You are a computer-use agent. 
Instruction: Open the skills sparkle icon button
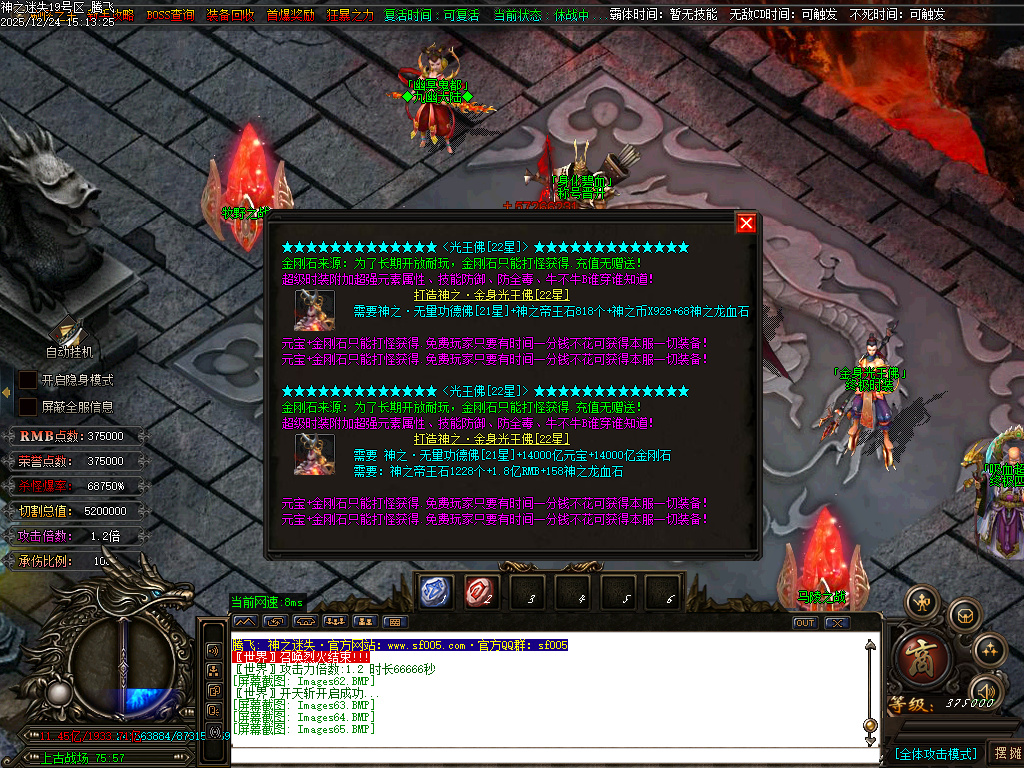[x=989, y=650]
